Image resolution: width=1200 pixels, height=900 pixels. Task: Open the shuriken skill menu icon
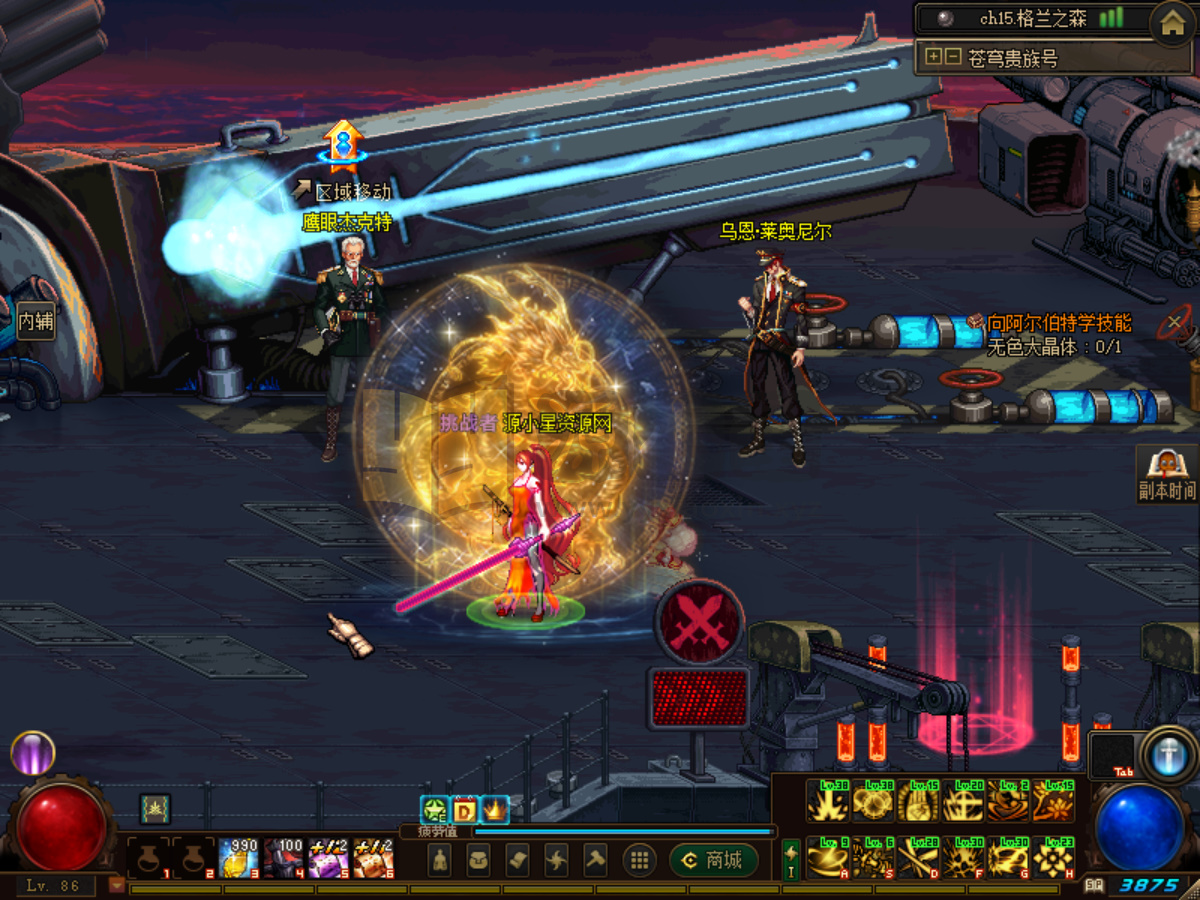coord(556,860)
